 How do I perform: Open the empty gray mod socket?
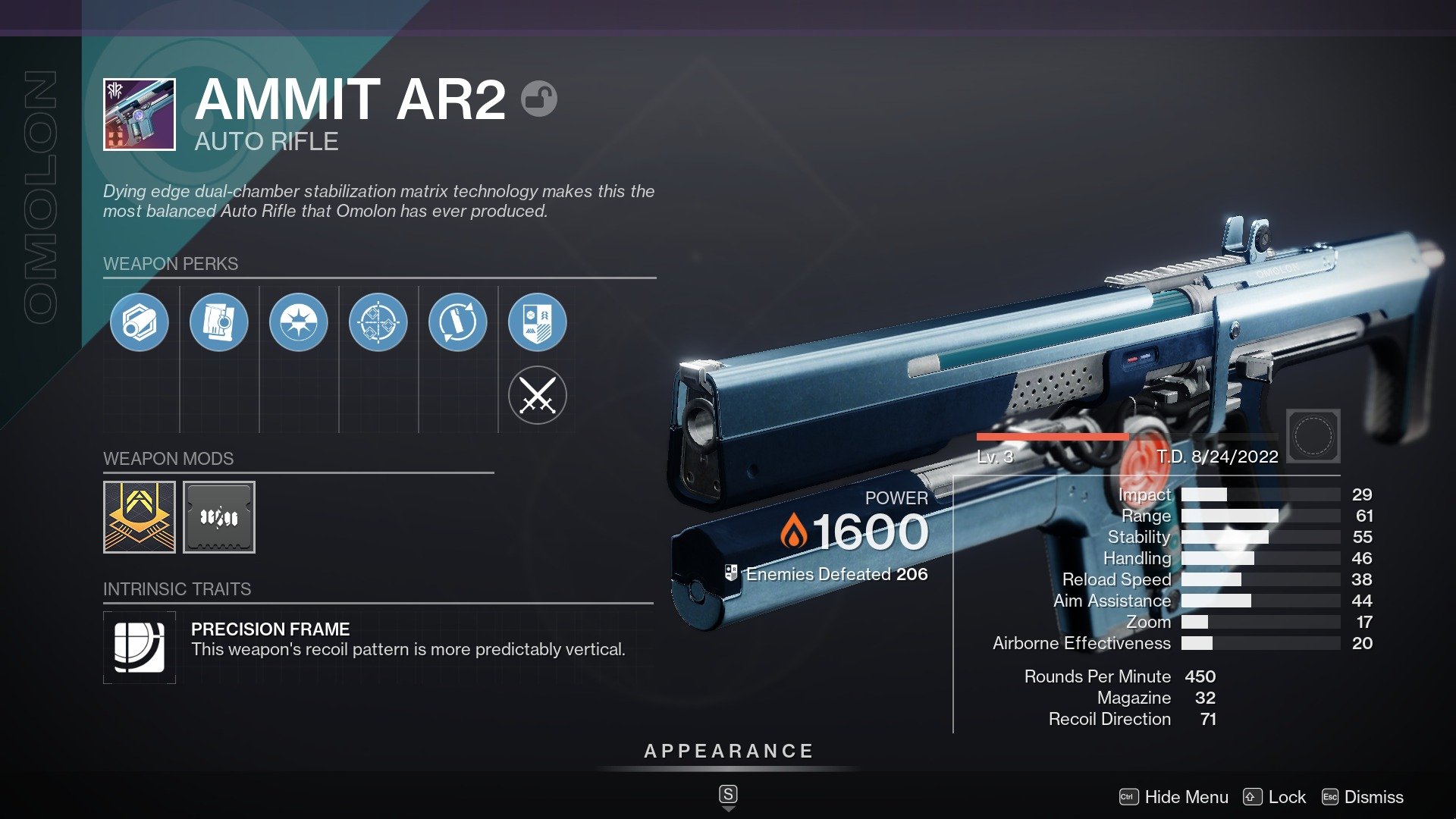point(219,517)
